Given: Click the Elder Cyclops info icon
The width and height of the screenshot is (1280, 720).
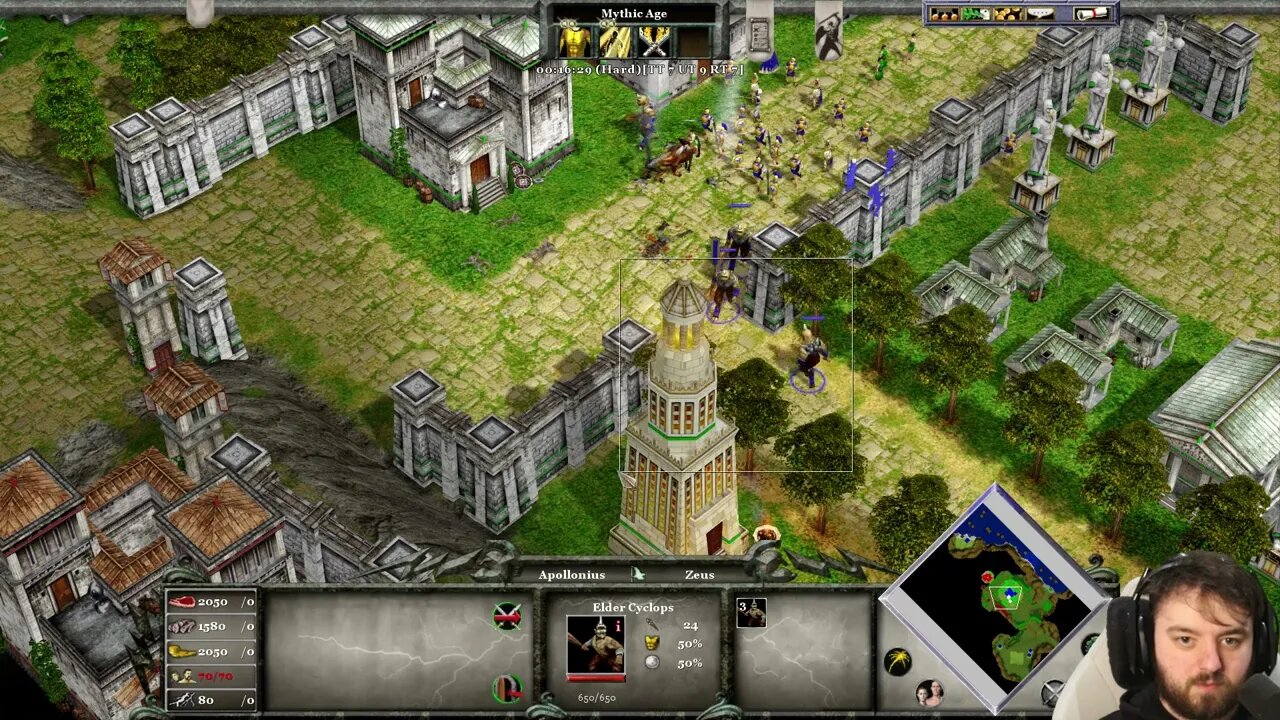Looking at the screenshot, I should pyautogui.click(x=618, y=627).
